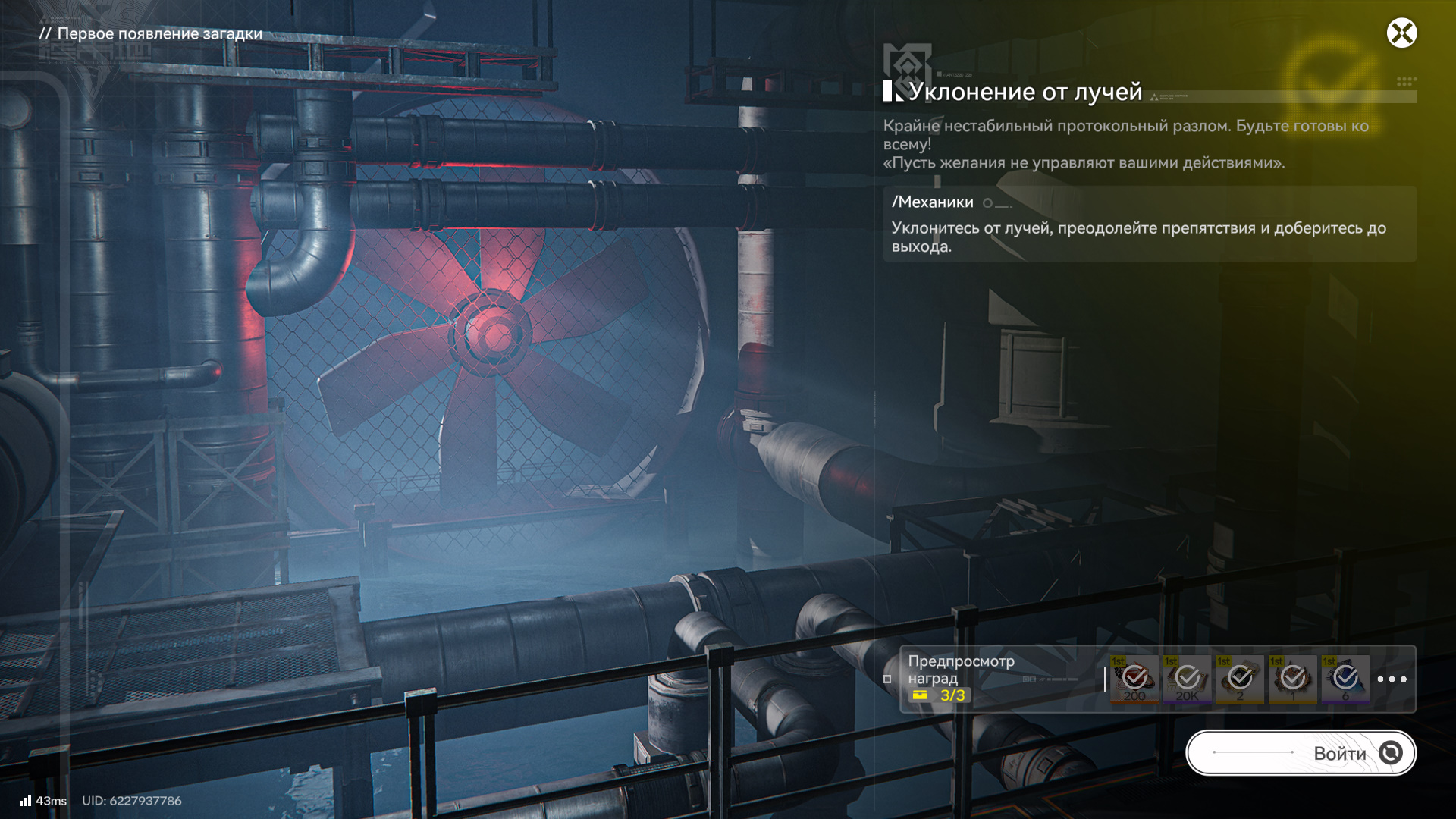Open the Предпросмотр наград rewards preview
Screen dimensions: 1456x819
coord(961,670)
